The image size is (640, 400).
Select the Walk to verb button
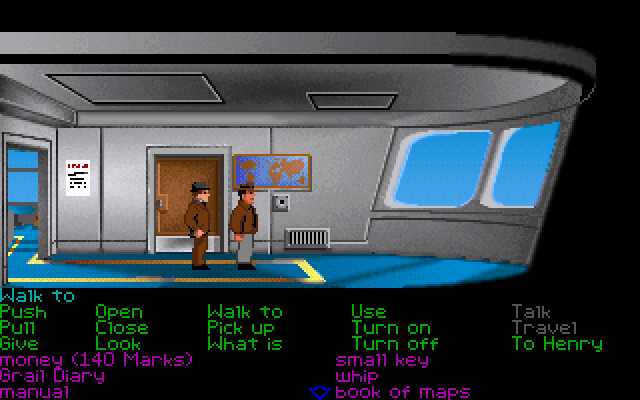coord(244,312)
